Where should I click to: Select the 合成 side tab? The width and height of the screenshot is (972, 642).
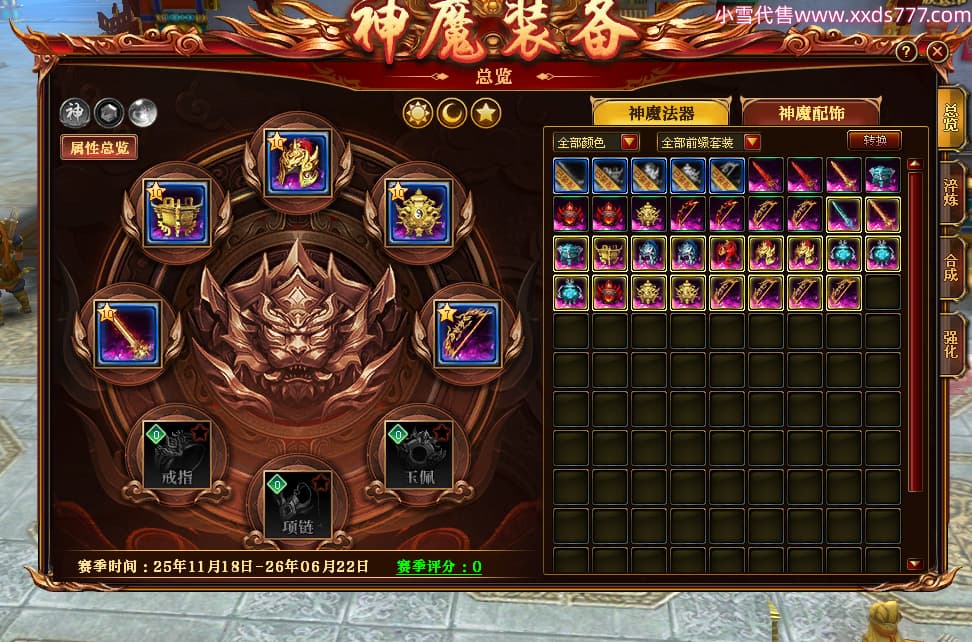coord(951,267)
